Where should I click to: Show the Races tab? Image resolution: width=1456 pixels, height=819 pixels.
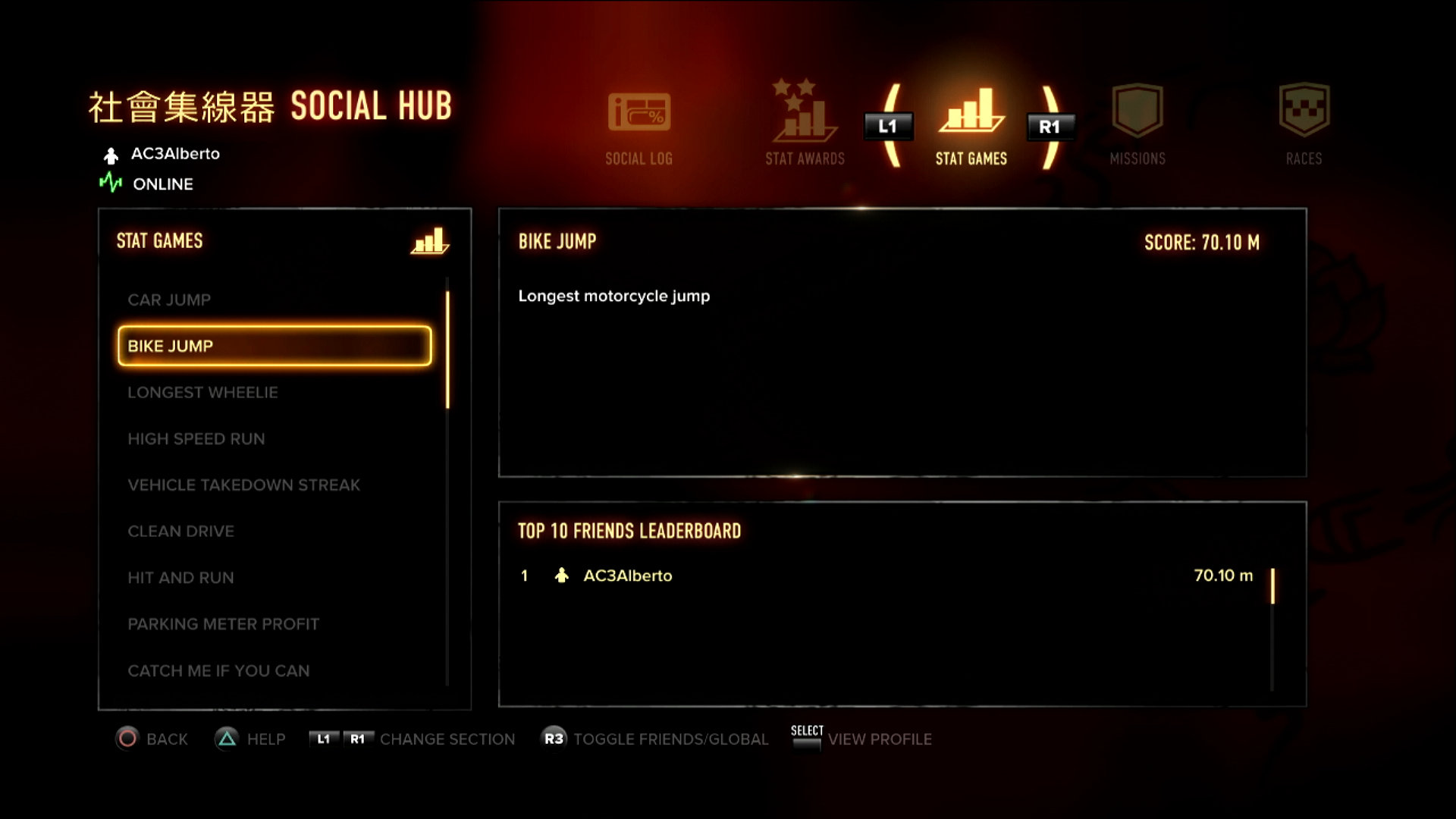pos(1304,126)
